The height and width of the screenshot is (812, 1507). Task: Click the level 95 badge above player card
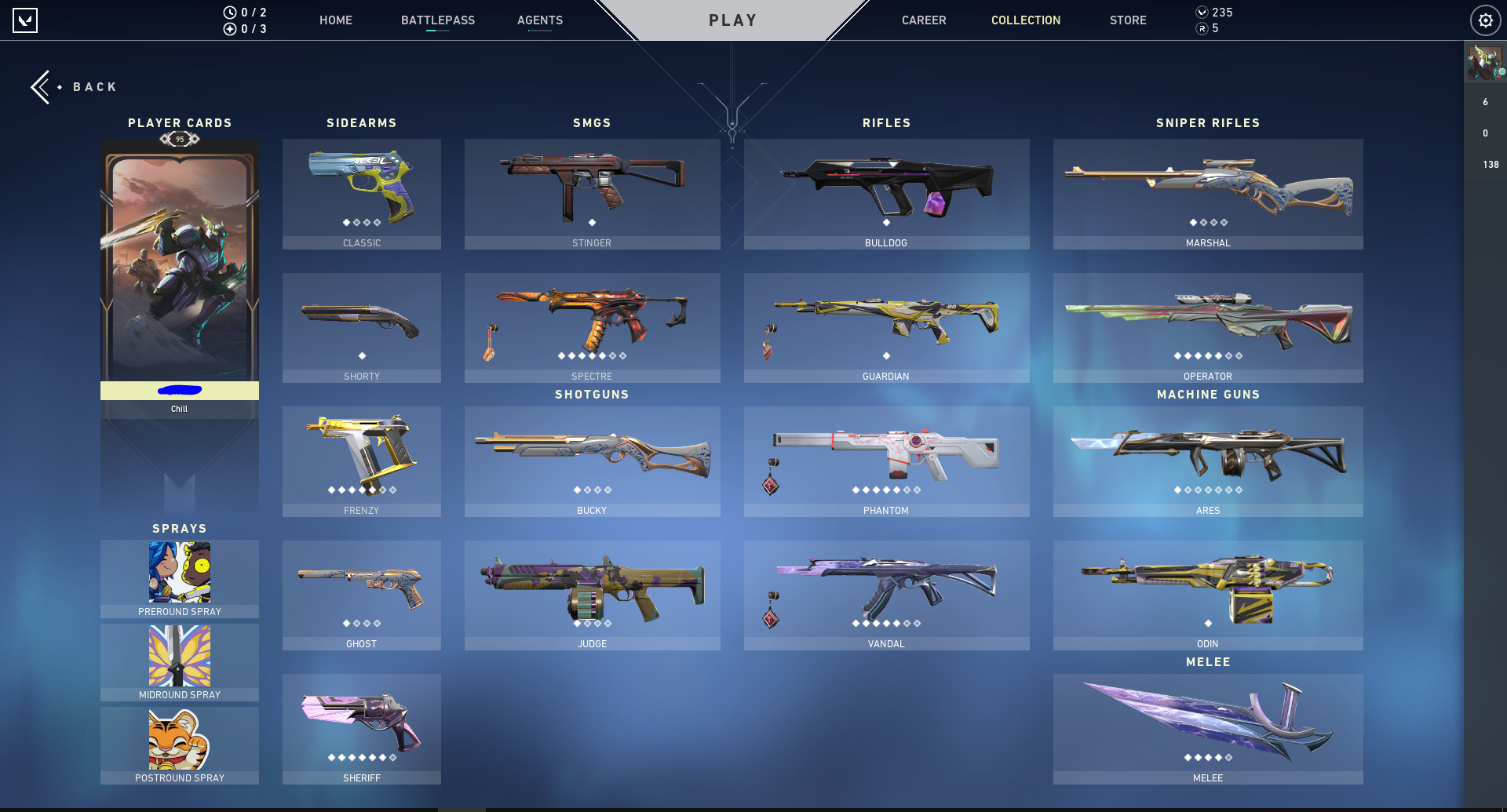(179, 140)
